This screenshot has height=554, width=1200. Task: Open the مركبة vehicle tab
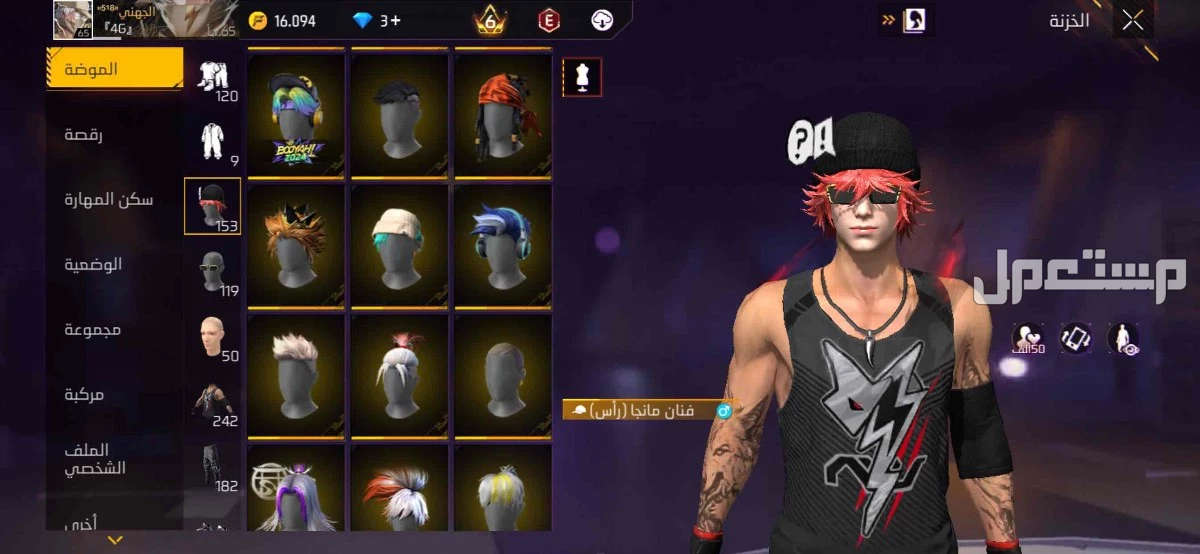click(x=84, y=394)
